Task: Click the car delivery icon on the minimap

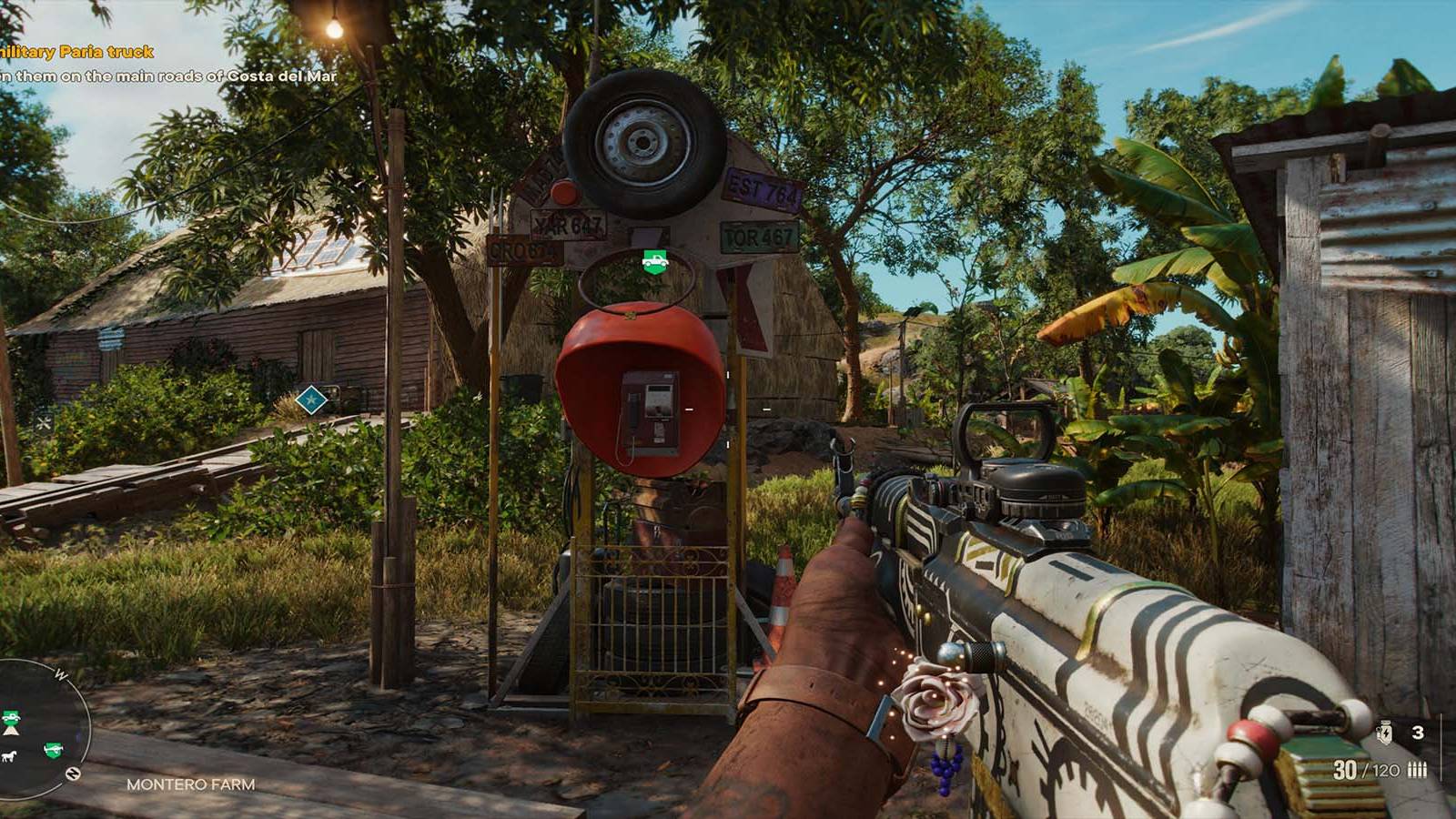Action: tap(11, 717)
